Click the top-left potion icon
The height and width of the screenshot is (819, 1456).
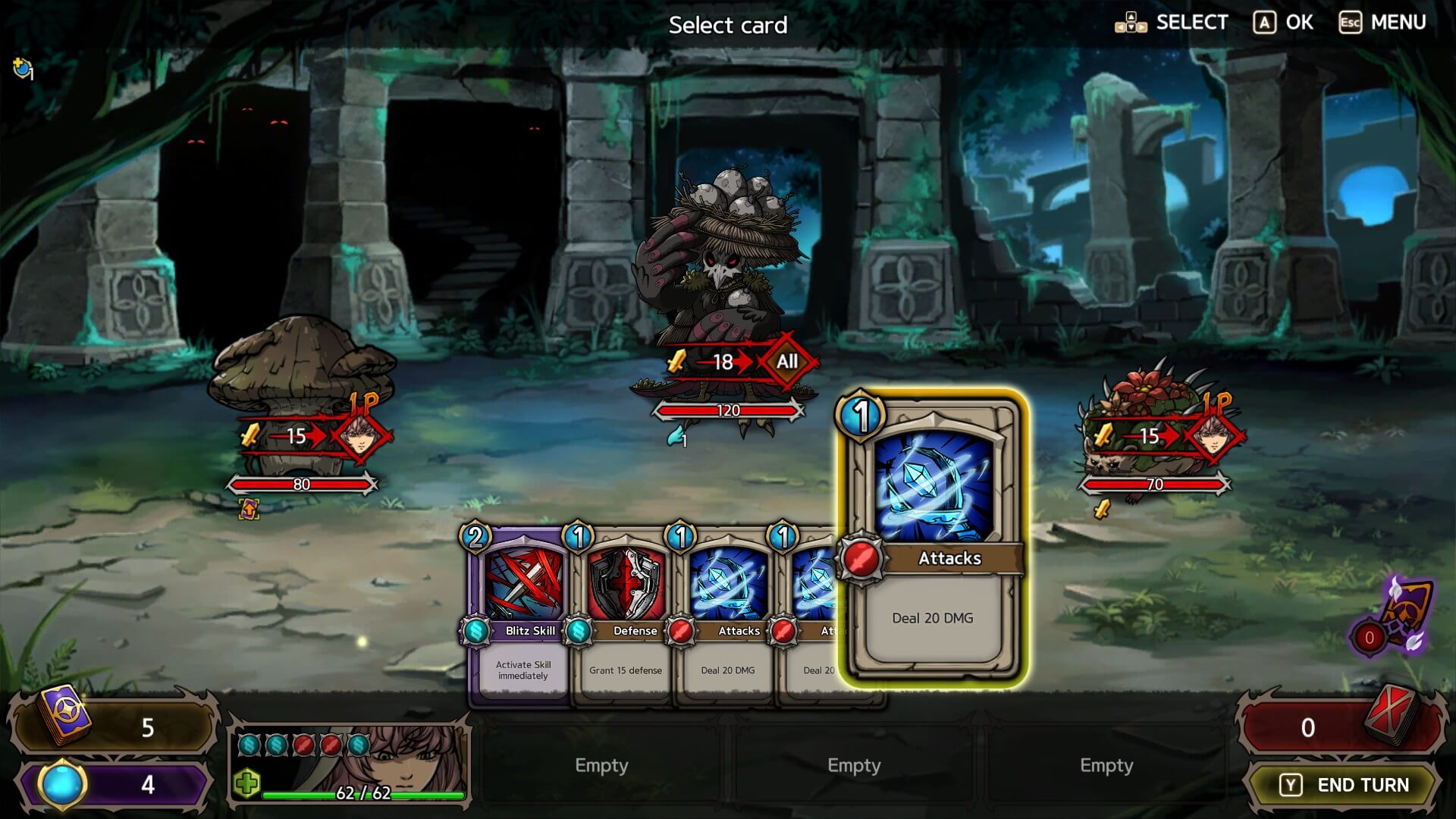click(23, 69)
